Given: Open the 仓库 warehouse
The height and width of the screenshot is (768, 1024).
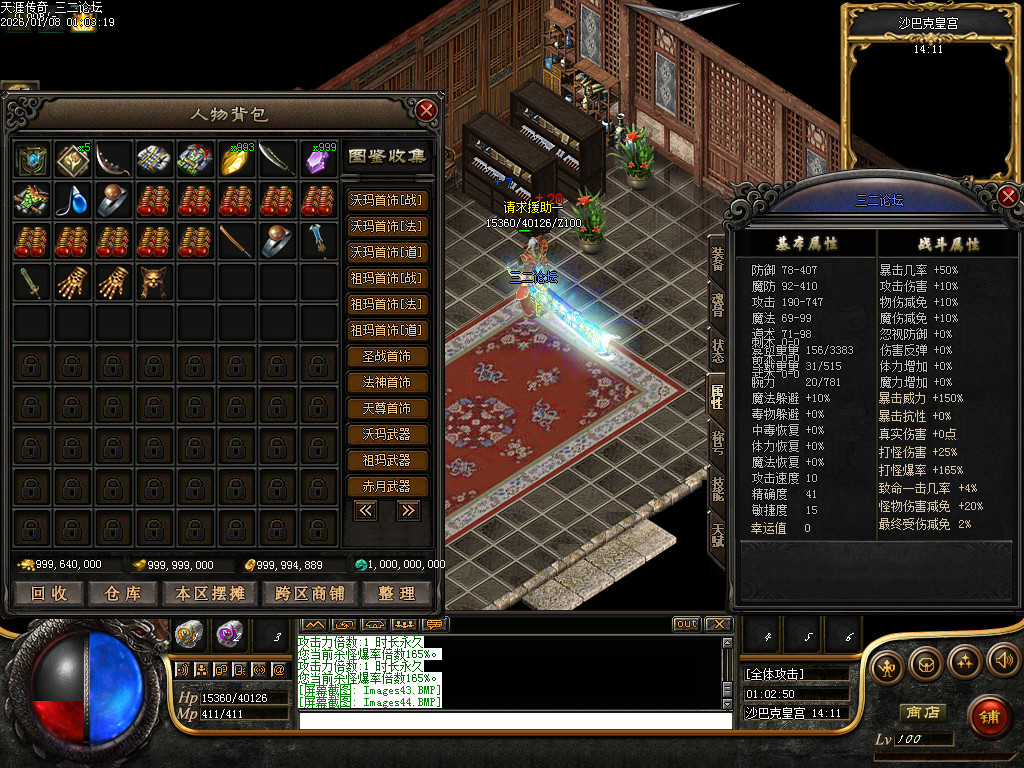Looking at the screenshot, I should click(x=123, y=593).
